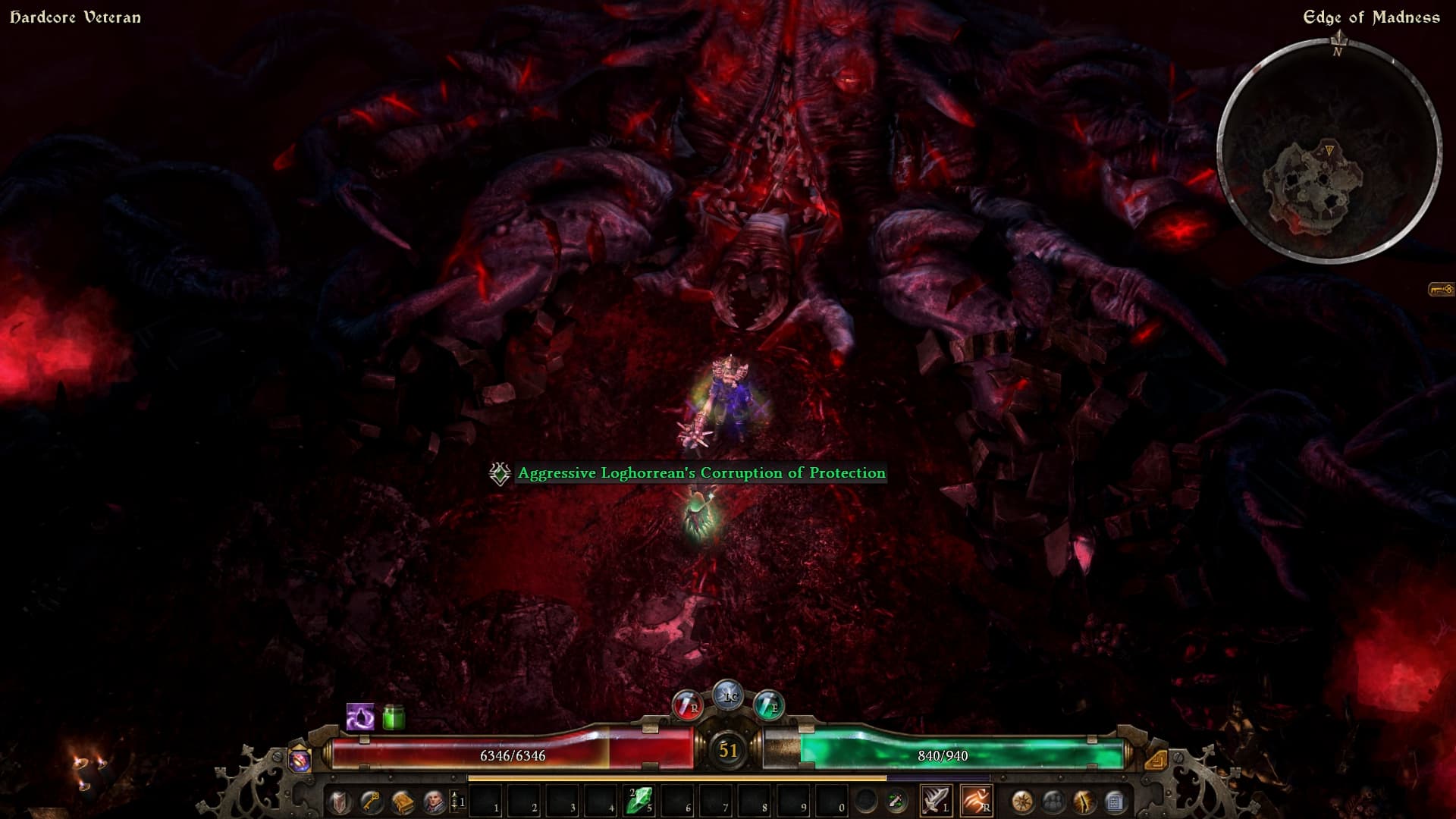Open the brown book journal icon
The width and height of the screenshot is (1456, 819).
403,802
